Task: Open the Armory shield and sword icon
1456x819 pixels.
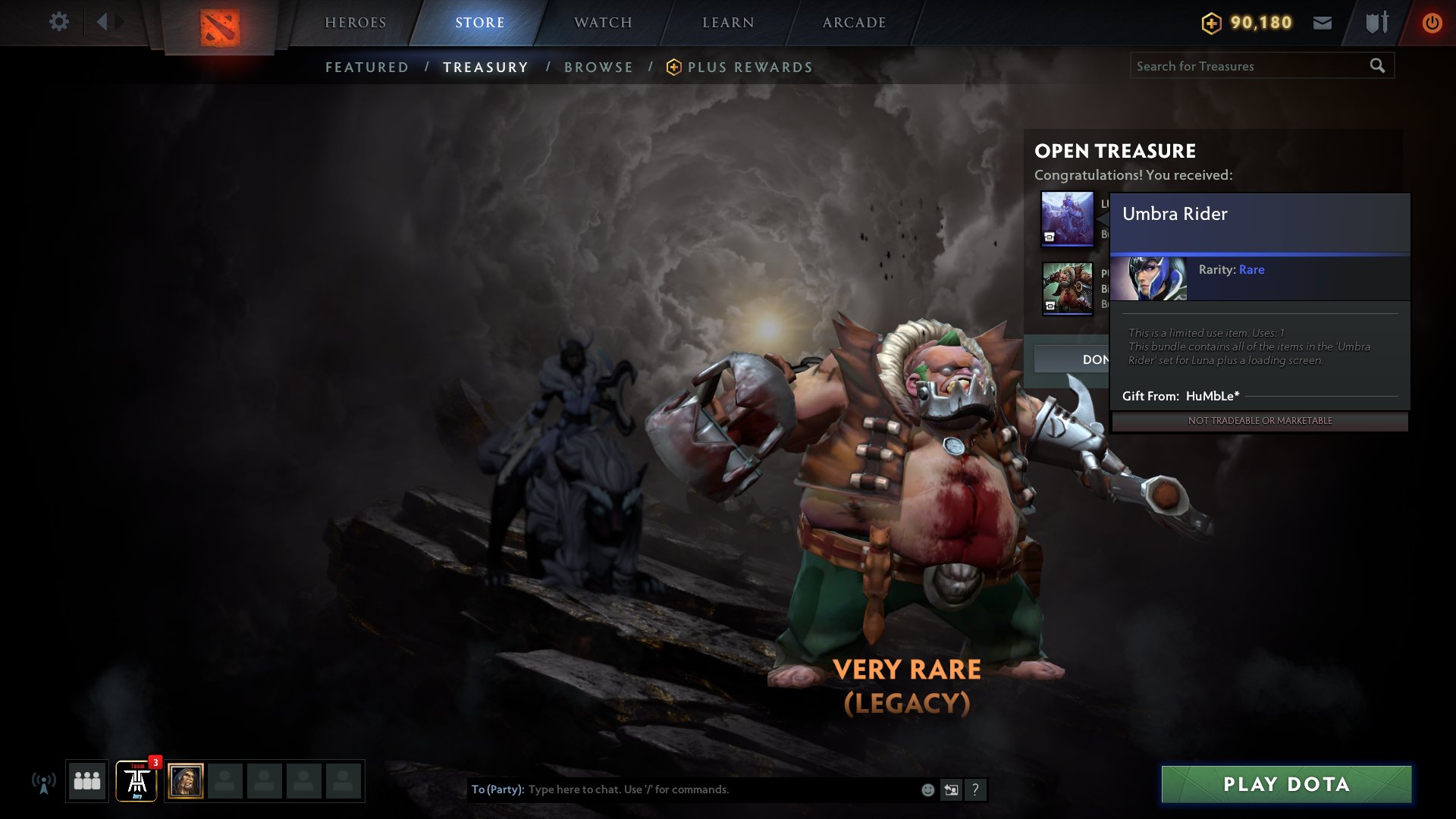Action: 1375,23
